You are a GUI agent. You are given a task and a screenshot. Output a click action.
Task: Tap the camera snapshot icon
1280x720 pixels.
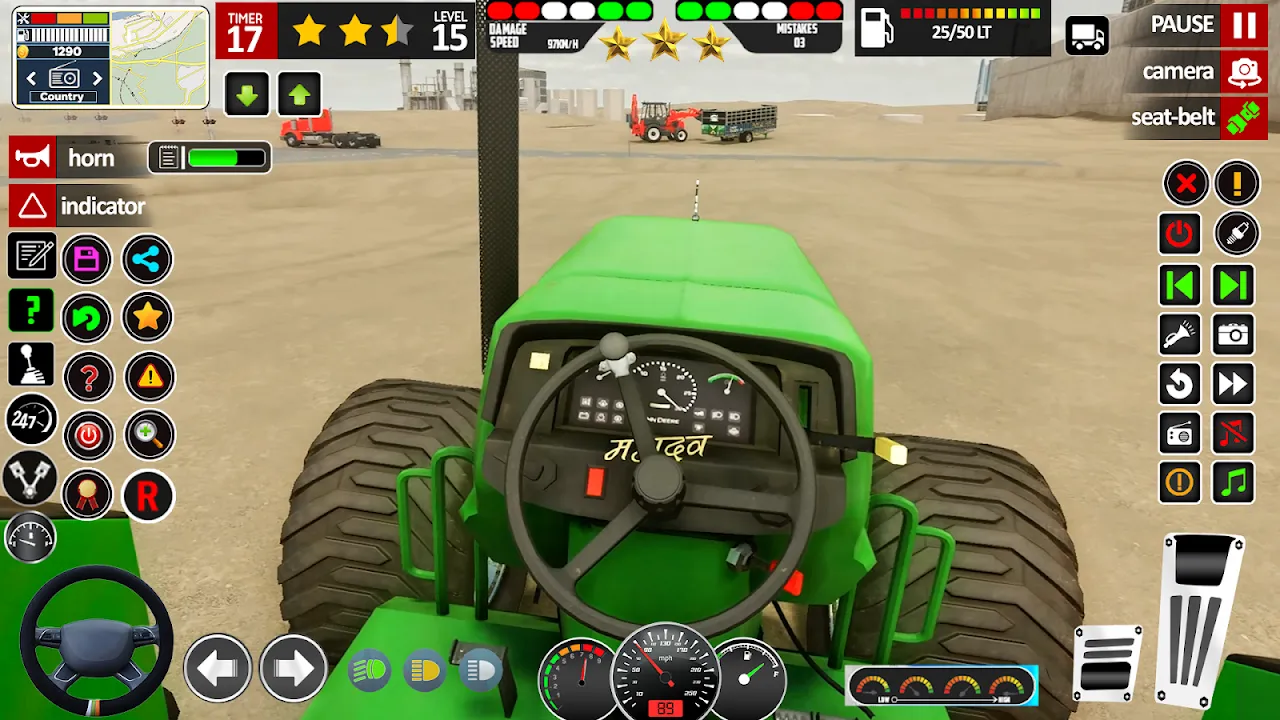tap(1234, 334)
